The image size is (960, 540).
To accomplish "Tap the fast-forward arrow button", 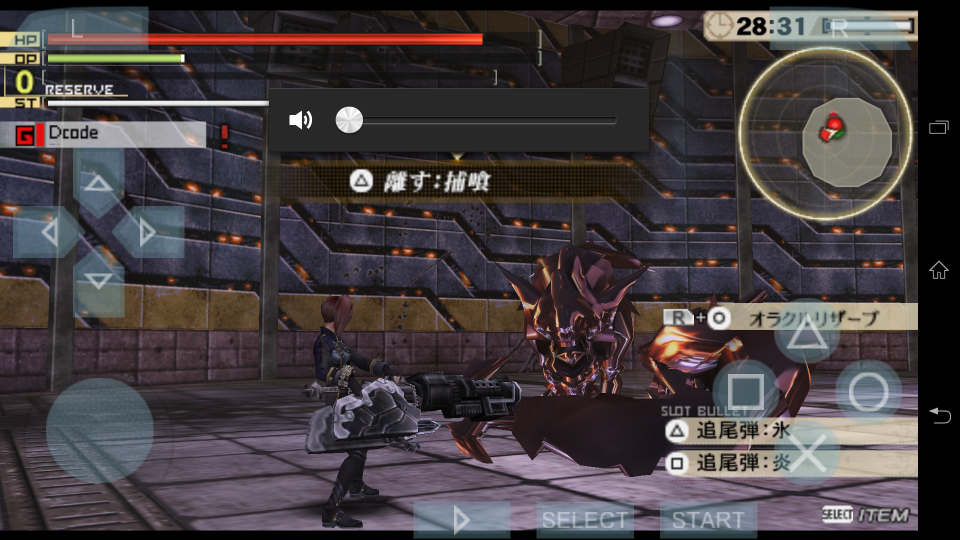I will point(461,520).
